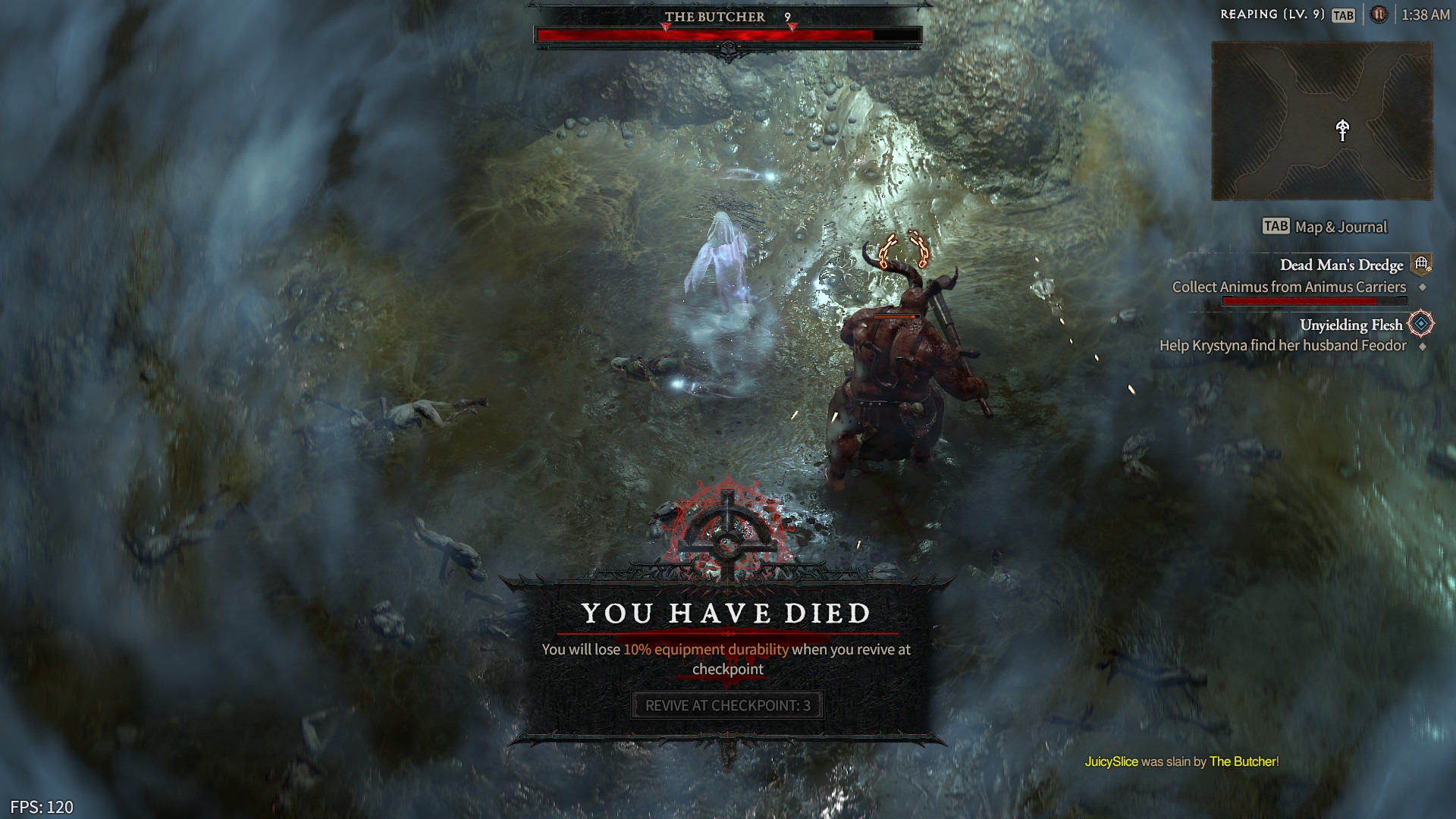Open the Map & Journal
The width and height of the screenshot is (1456, 819).
[x=1342, y=227]
